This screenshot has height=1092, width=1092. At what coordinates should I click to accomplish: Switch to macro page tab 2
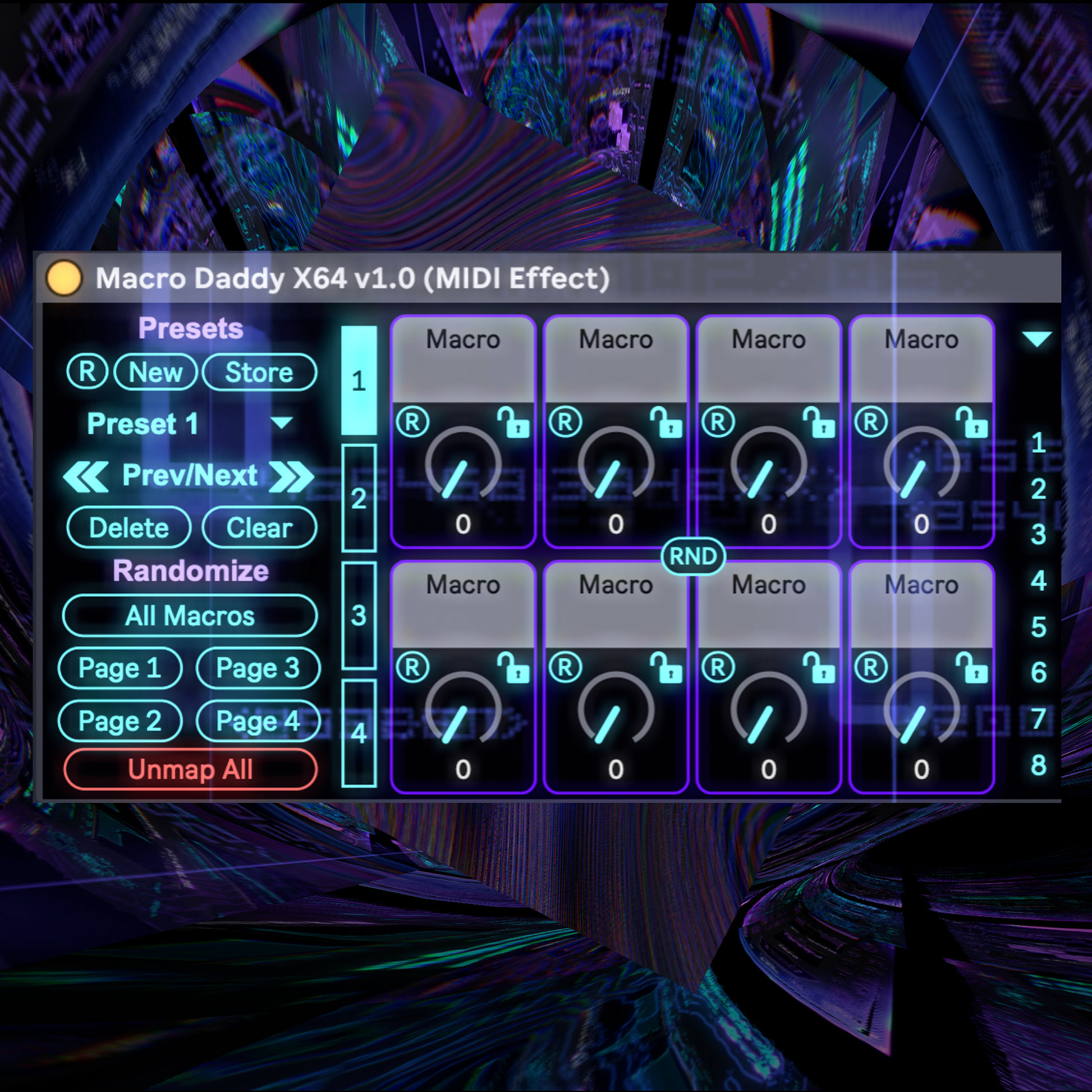pyautogui.click(x=359, y=498)
